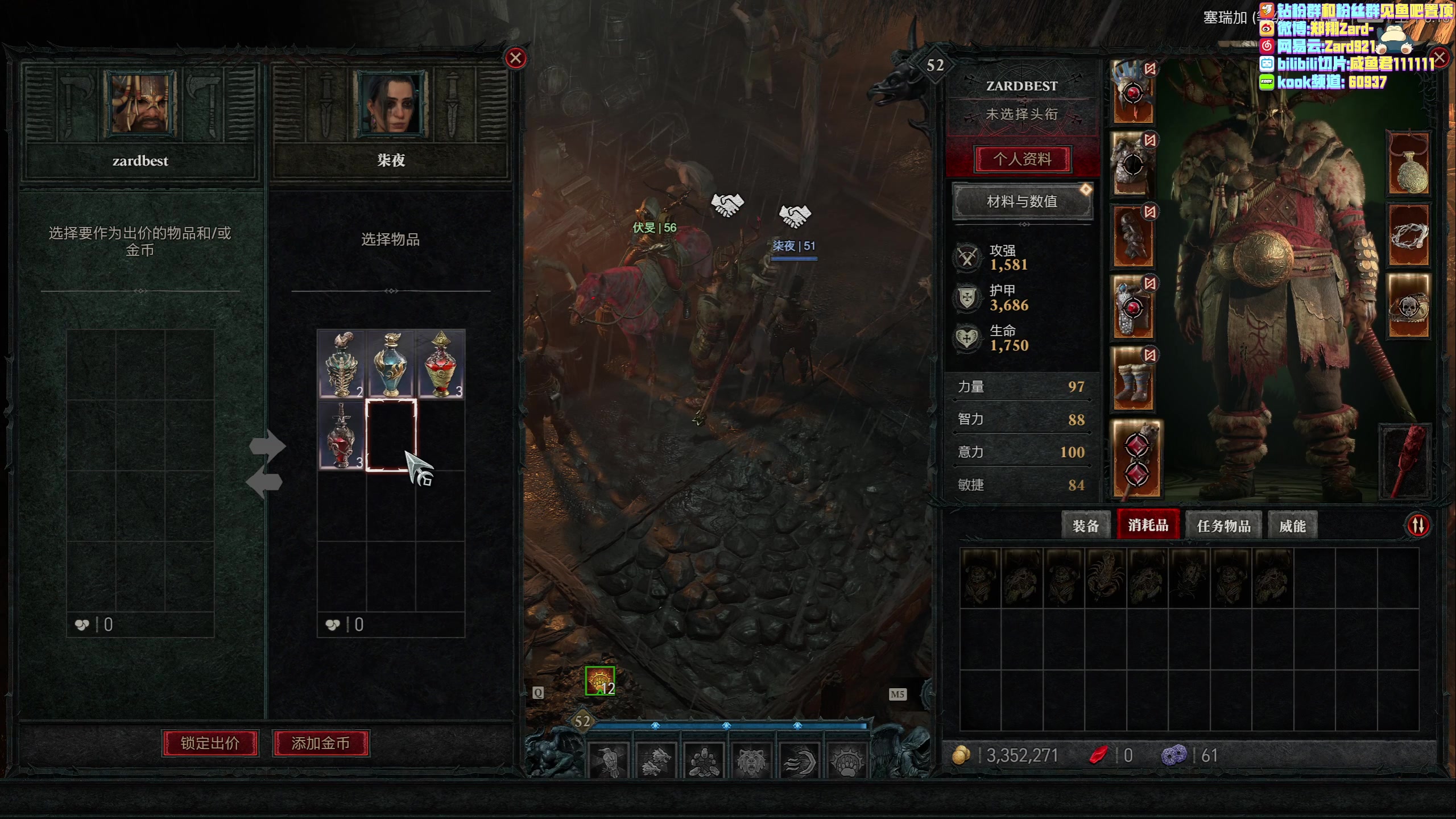The image size is (1456, 819).
Task: Sort inventory with the arrows button
Action: click(1418, 525)
